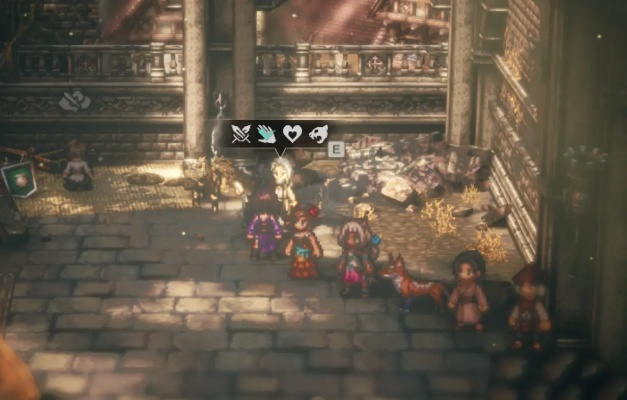Choose the hand steal action icon
627x400 pixels.
point(266,133)
